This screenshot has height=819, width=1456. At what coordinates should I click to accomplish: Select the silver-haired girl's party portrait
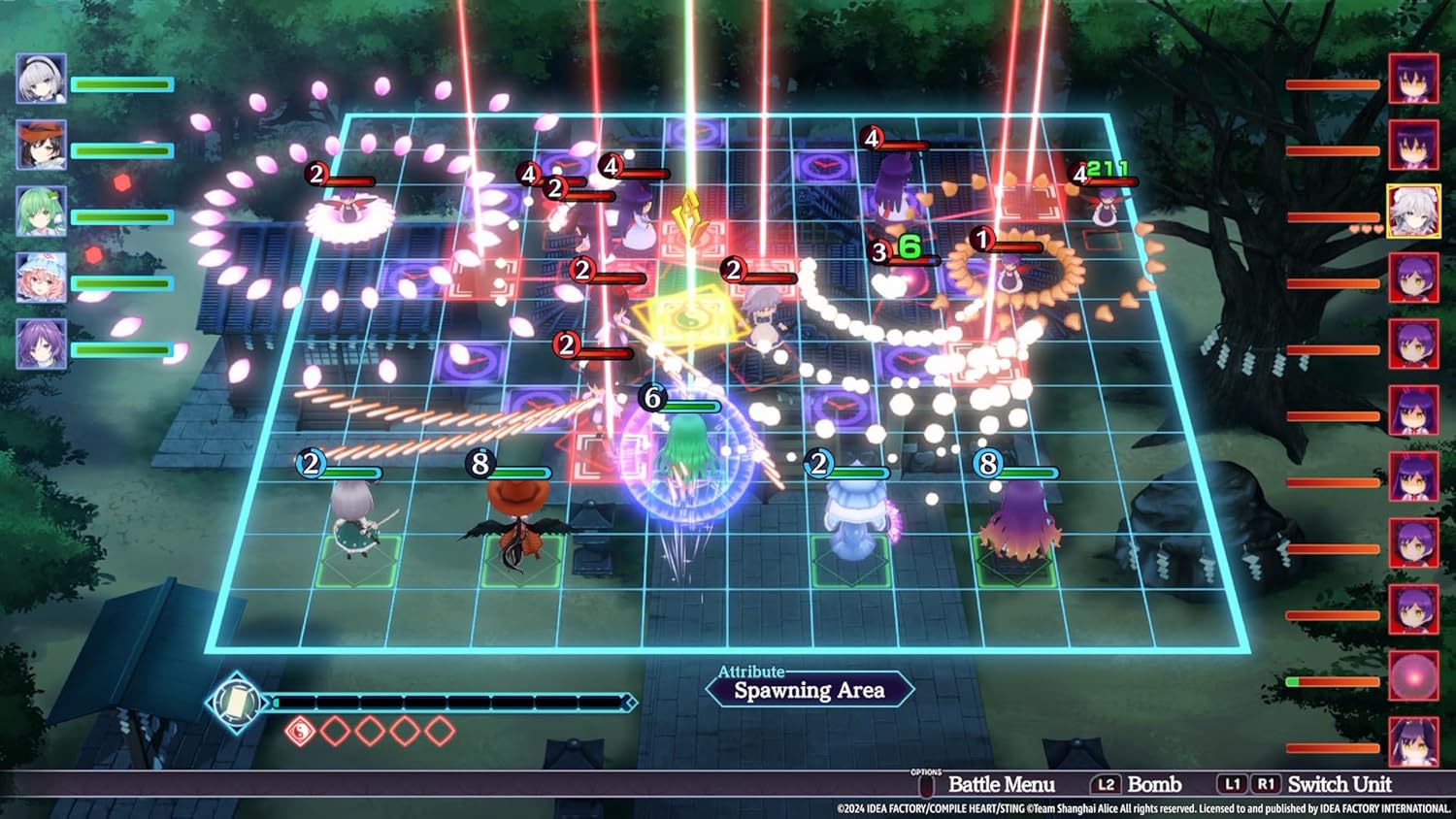41,80
